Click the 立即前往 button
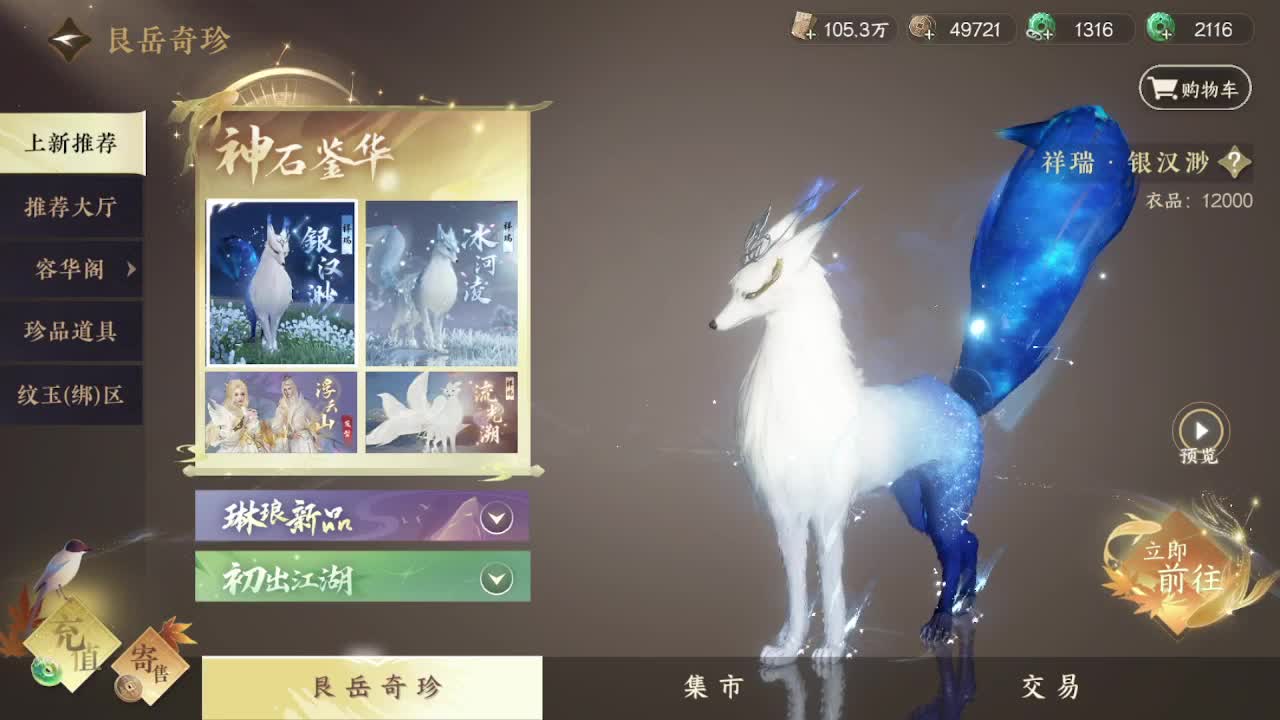Screen dimensions: 1280x720 coord(1180,567)
